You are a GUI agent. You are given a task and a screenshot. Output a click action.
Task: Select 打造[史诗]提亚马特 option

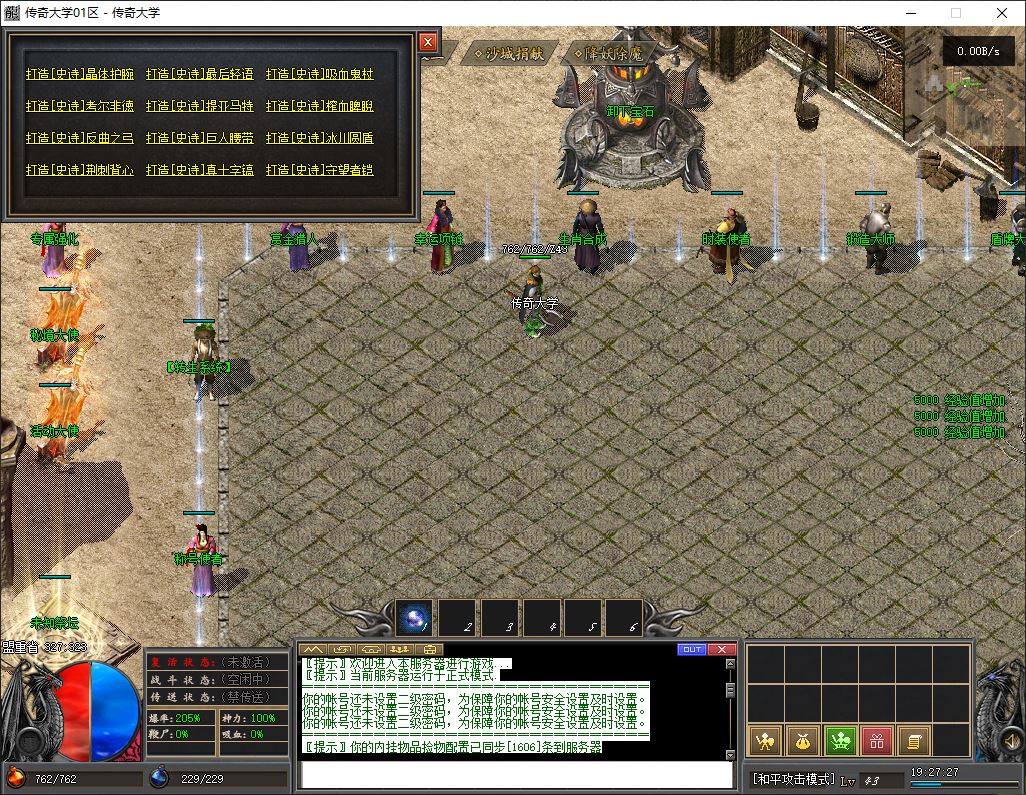pos(200,106)
